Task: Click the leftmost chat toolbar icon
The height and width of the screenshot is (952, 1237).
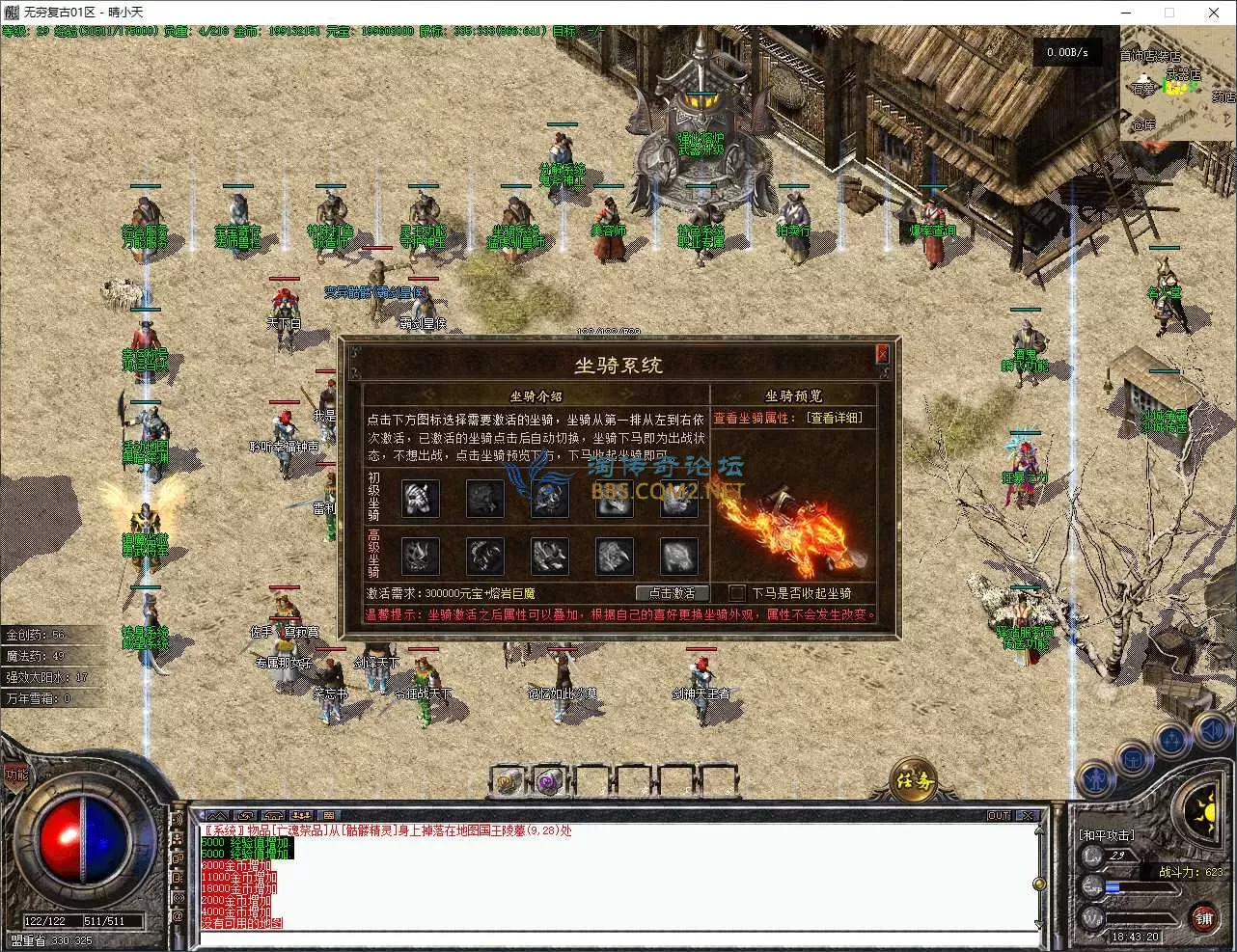Action: [217, 815]
